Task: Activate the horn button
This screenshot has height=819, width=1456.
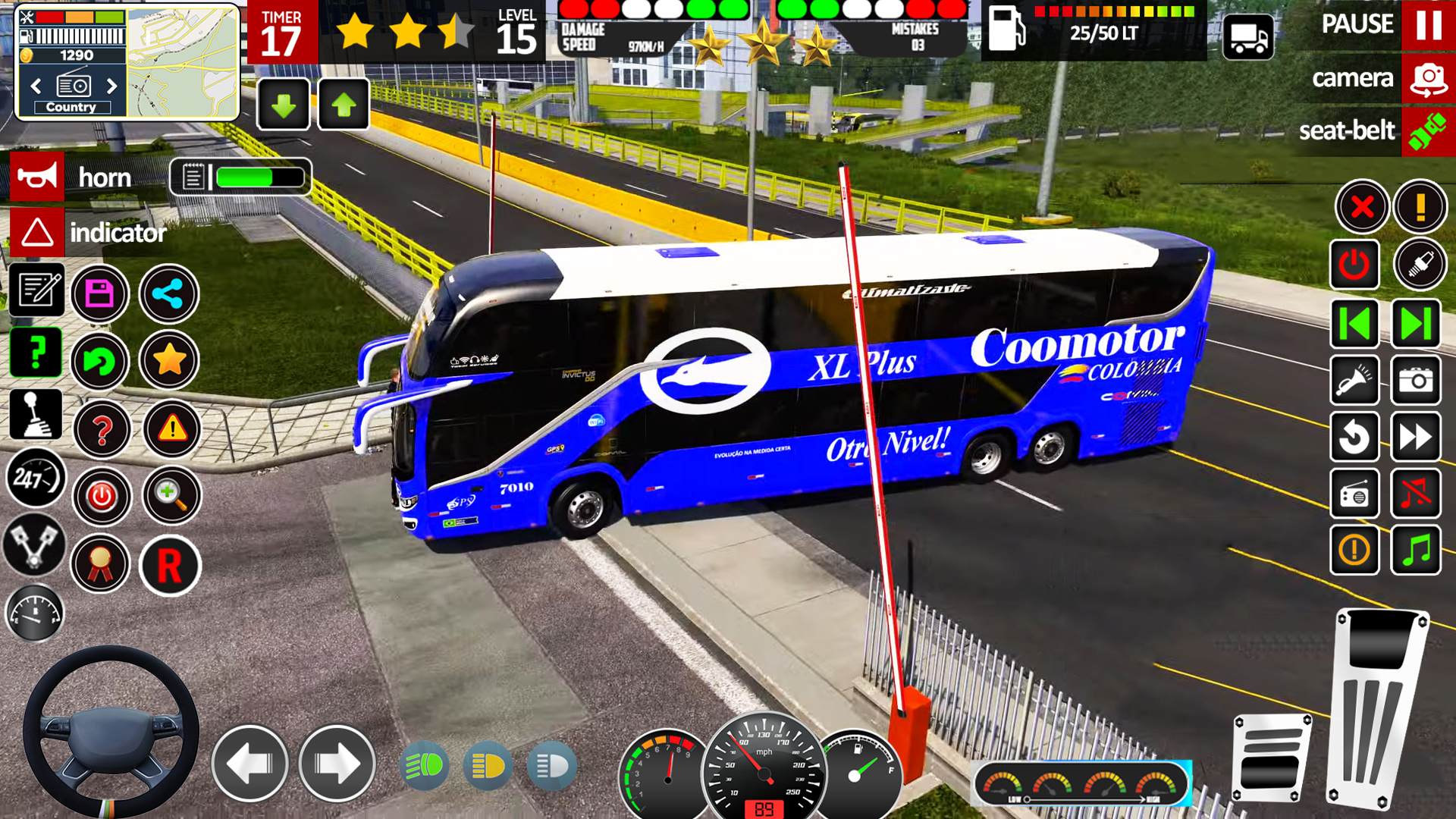Action: pyautogui.click(x=37, y=177)
